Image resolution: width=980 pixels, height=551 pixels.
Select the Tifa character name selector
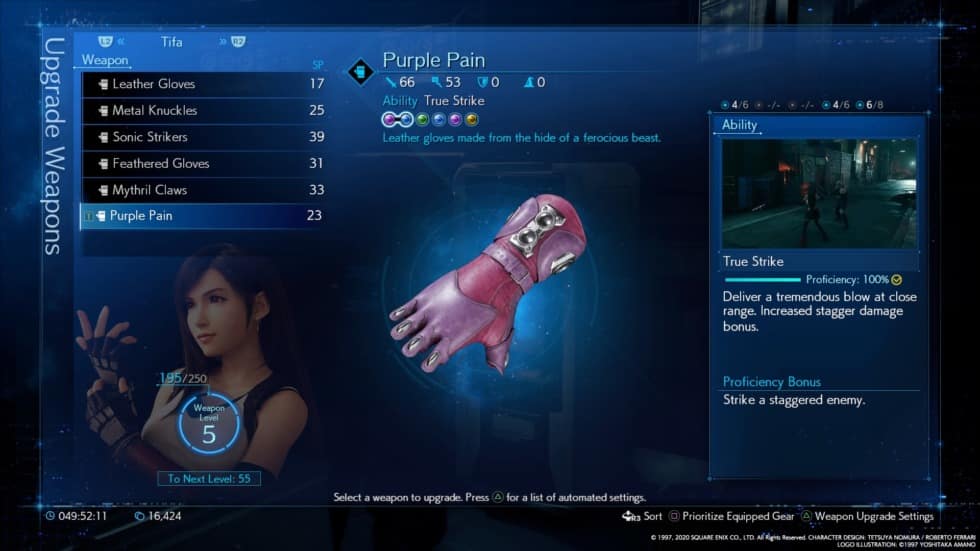pyautogui.click(x=172, y=43)
